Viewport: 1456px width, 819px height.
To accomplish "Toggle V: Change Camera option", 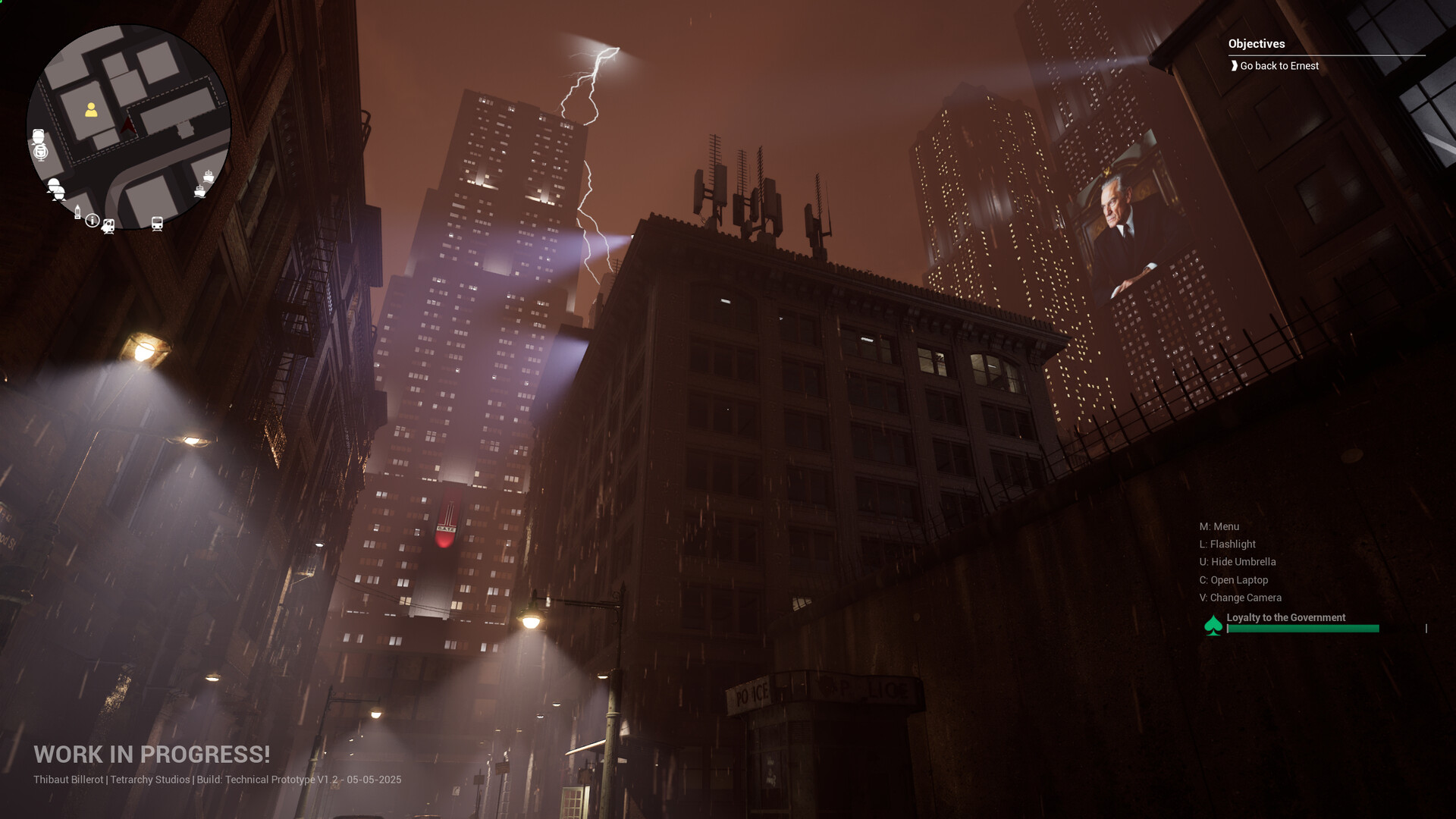I will (x=1241, y=598).
